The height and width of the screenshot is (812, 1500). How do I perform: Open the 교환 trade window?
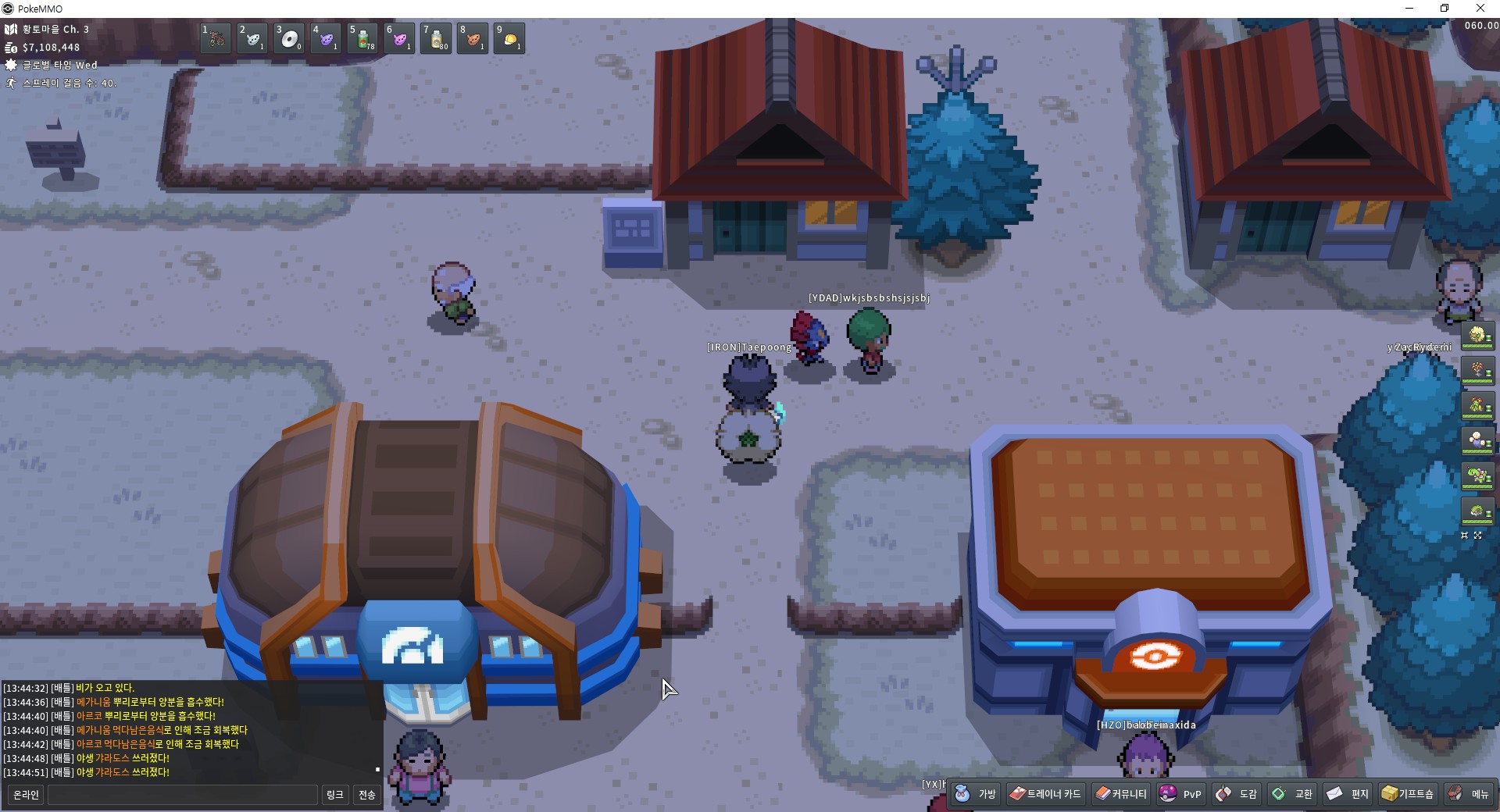(x=1293, y=794)
